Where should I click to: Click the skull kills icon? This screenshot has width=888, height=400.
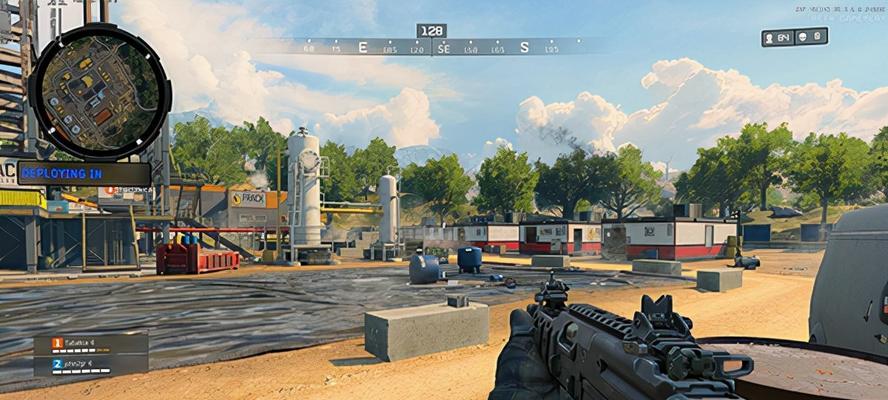point(803,37)
